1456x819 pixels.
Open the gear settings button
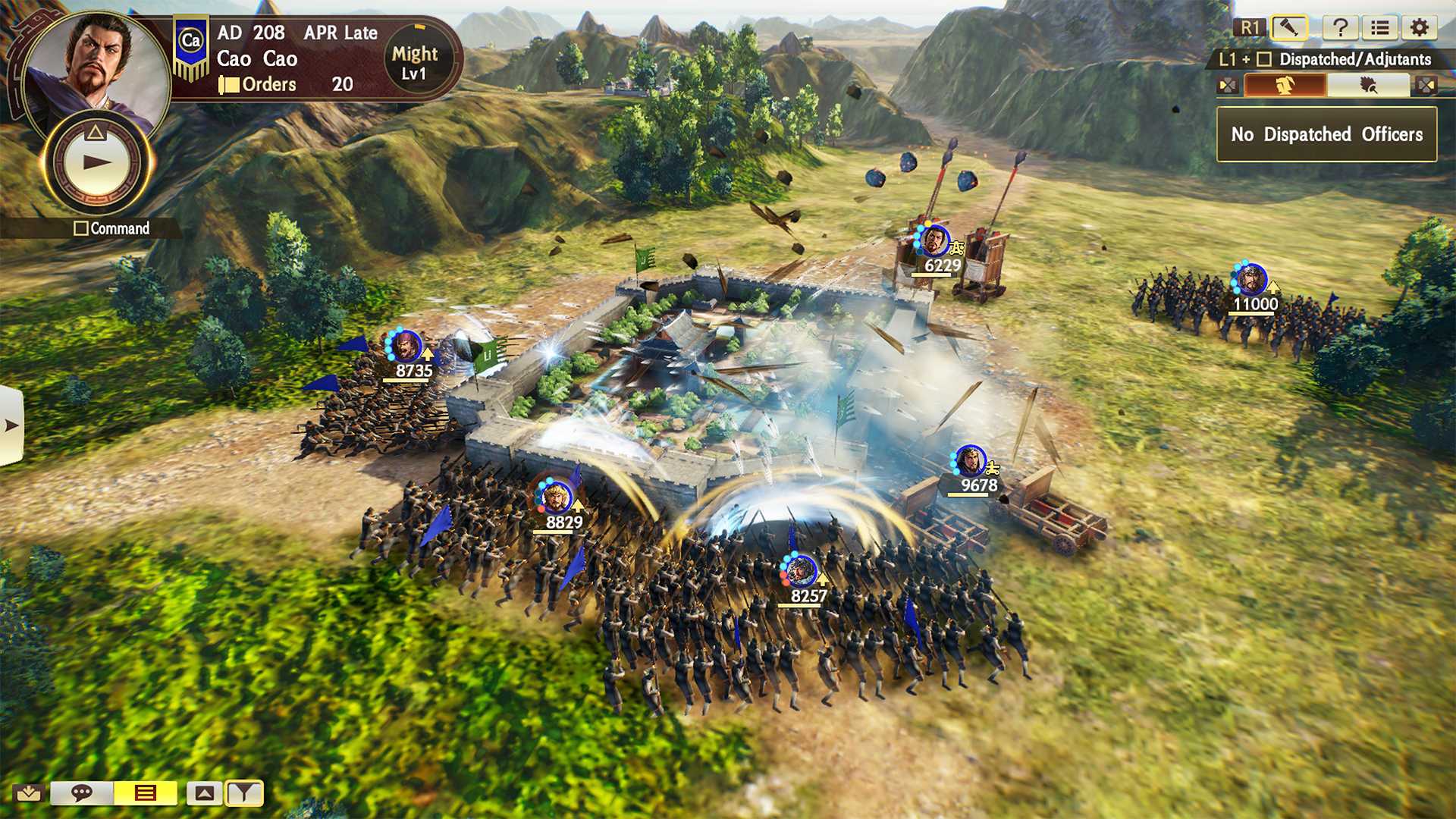point(1420,29)
